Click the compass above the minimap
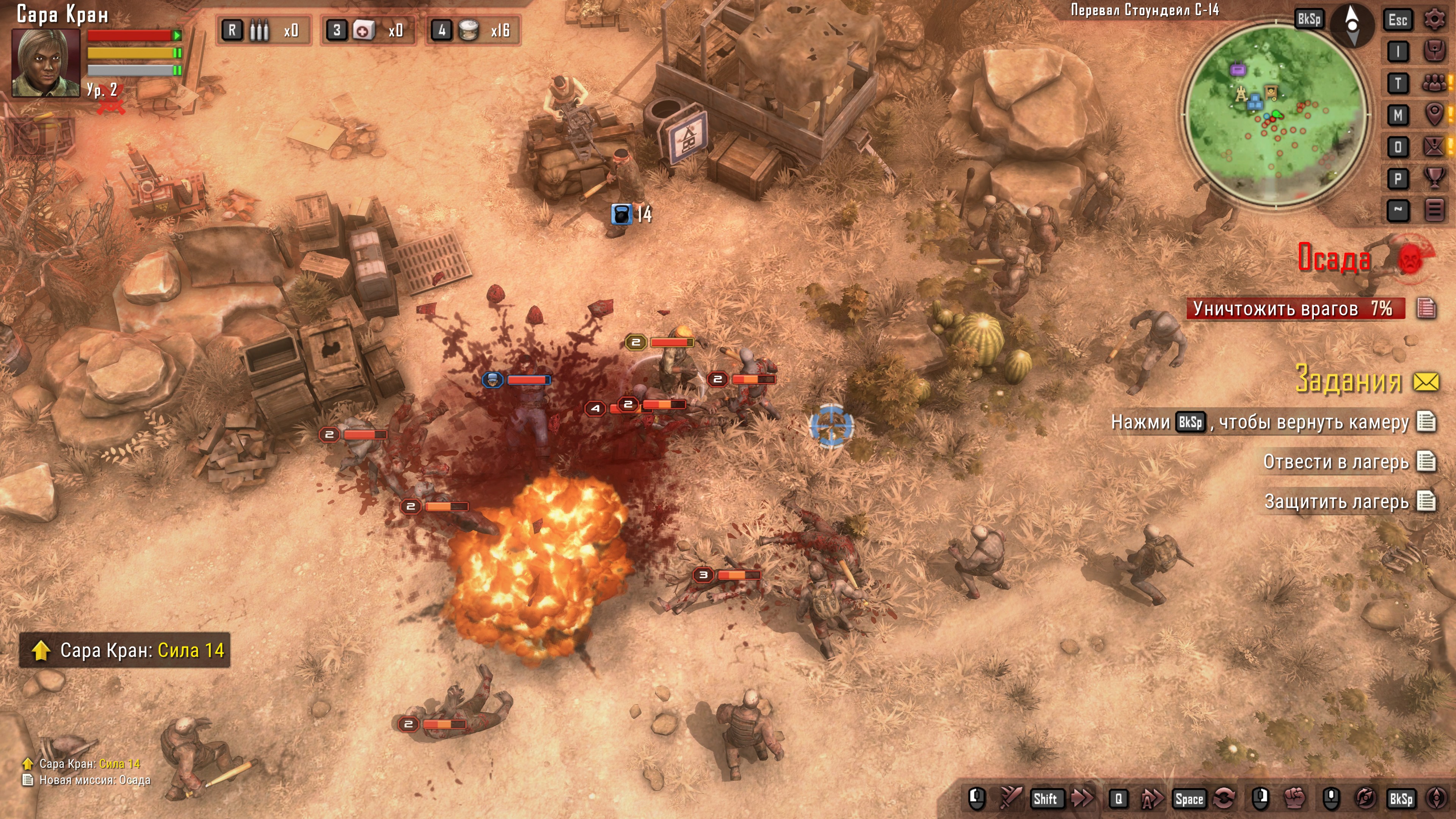Image resolution: width=1456 pixels, height=819 pixels. coord(1352,24)
